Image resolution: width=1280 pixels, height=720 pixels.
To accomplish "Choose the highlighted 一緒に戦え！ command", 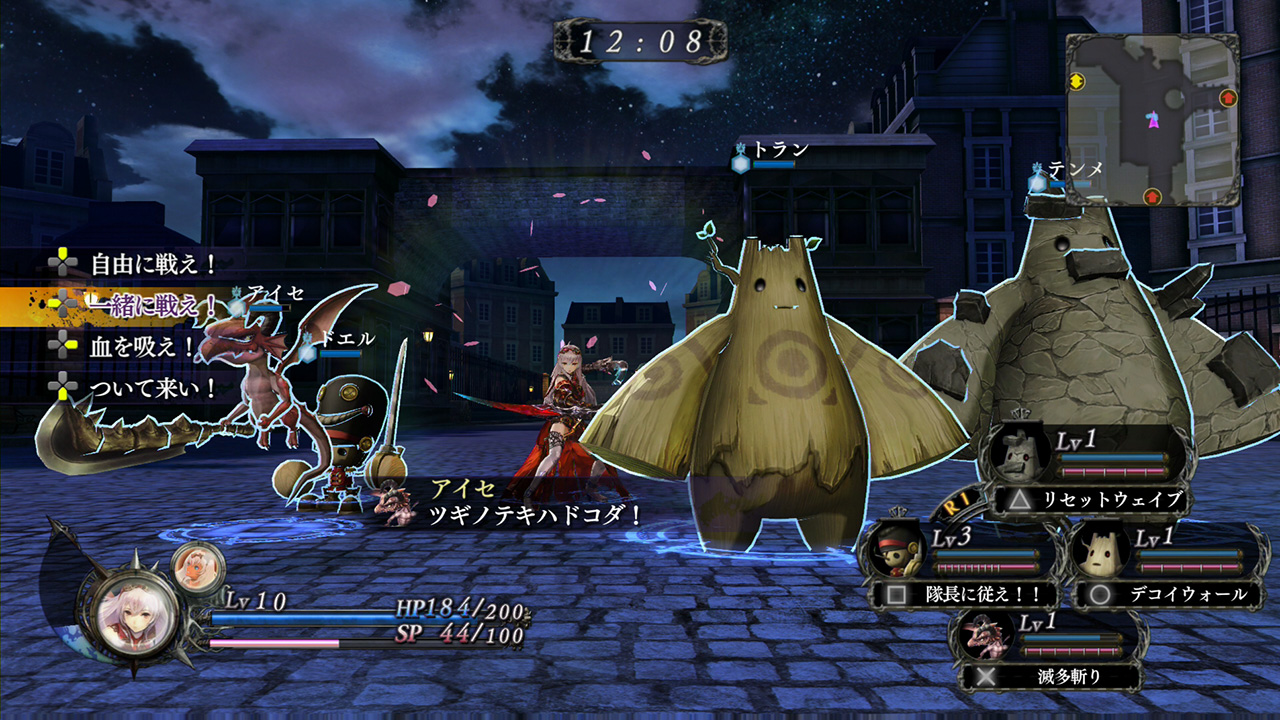I will point(153,305).
